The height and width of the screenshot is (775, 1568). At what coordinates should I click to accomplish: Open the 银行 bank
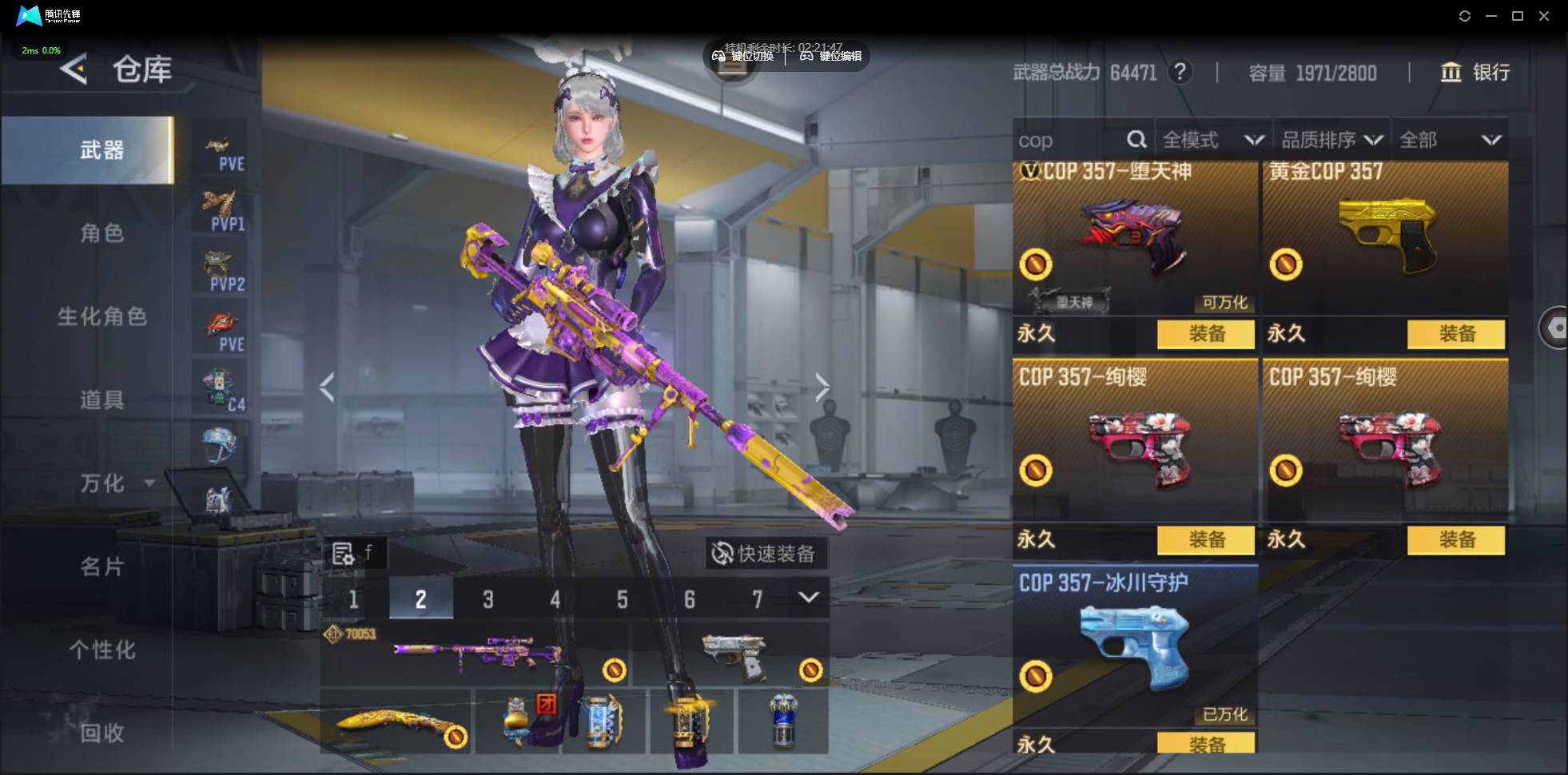click(1475, 73)
